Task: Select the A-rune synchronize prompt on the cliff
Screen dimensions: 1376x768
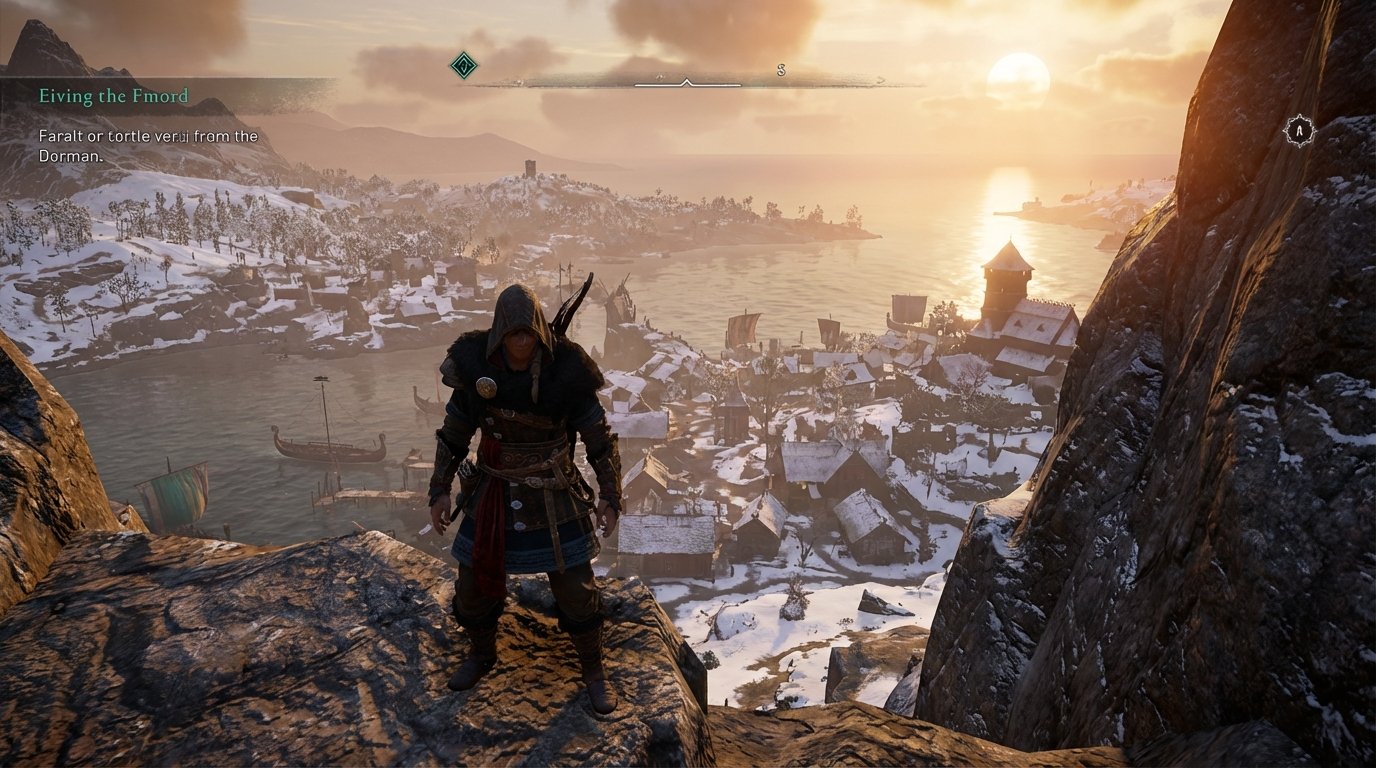Action: pos(1298,131)
